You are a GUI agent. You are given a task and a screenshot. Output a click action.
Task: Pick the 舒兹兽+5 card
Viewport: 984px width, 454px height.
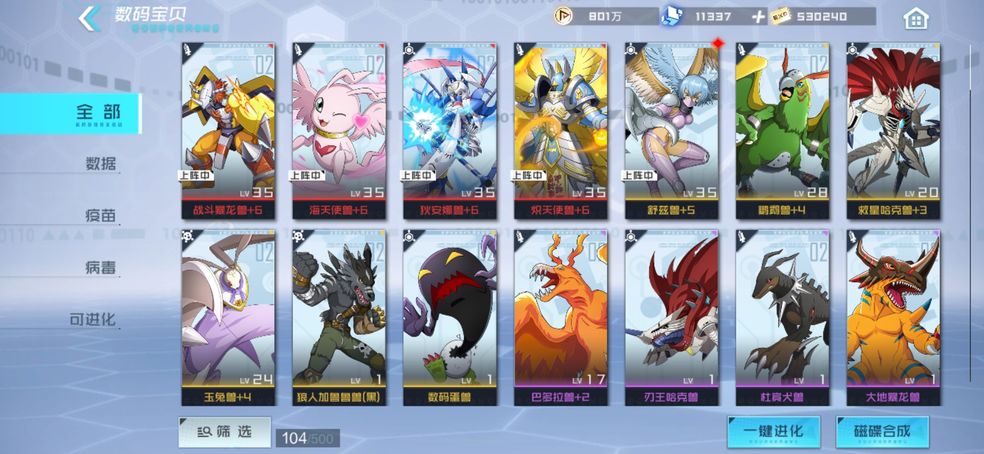point(670,130)
